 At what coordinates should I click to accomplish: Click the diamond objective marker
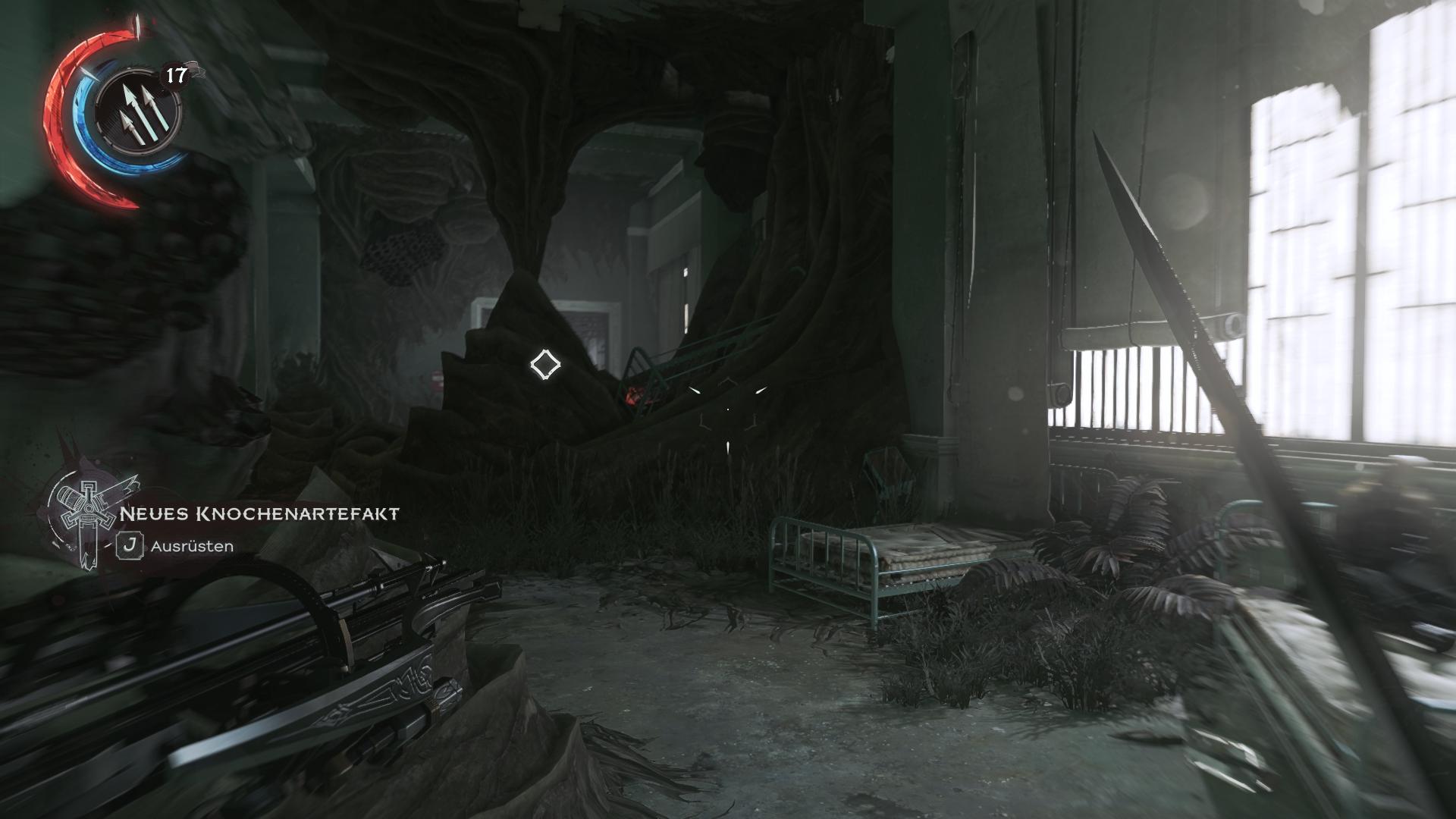click(x=544, y=365)
